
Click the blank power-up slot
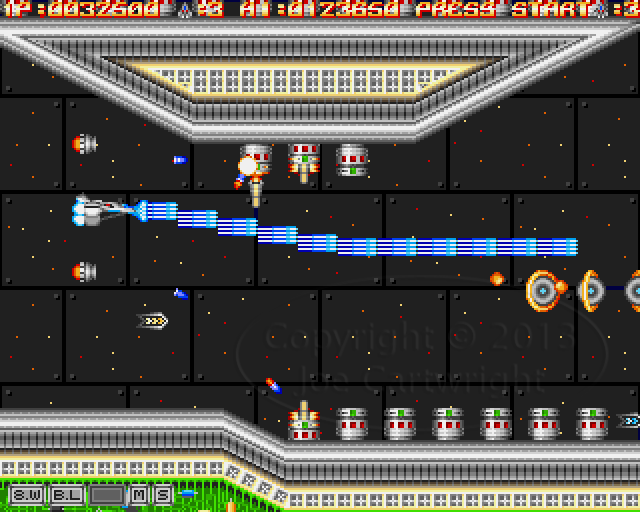[x=106, y=494]
